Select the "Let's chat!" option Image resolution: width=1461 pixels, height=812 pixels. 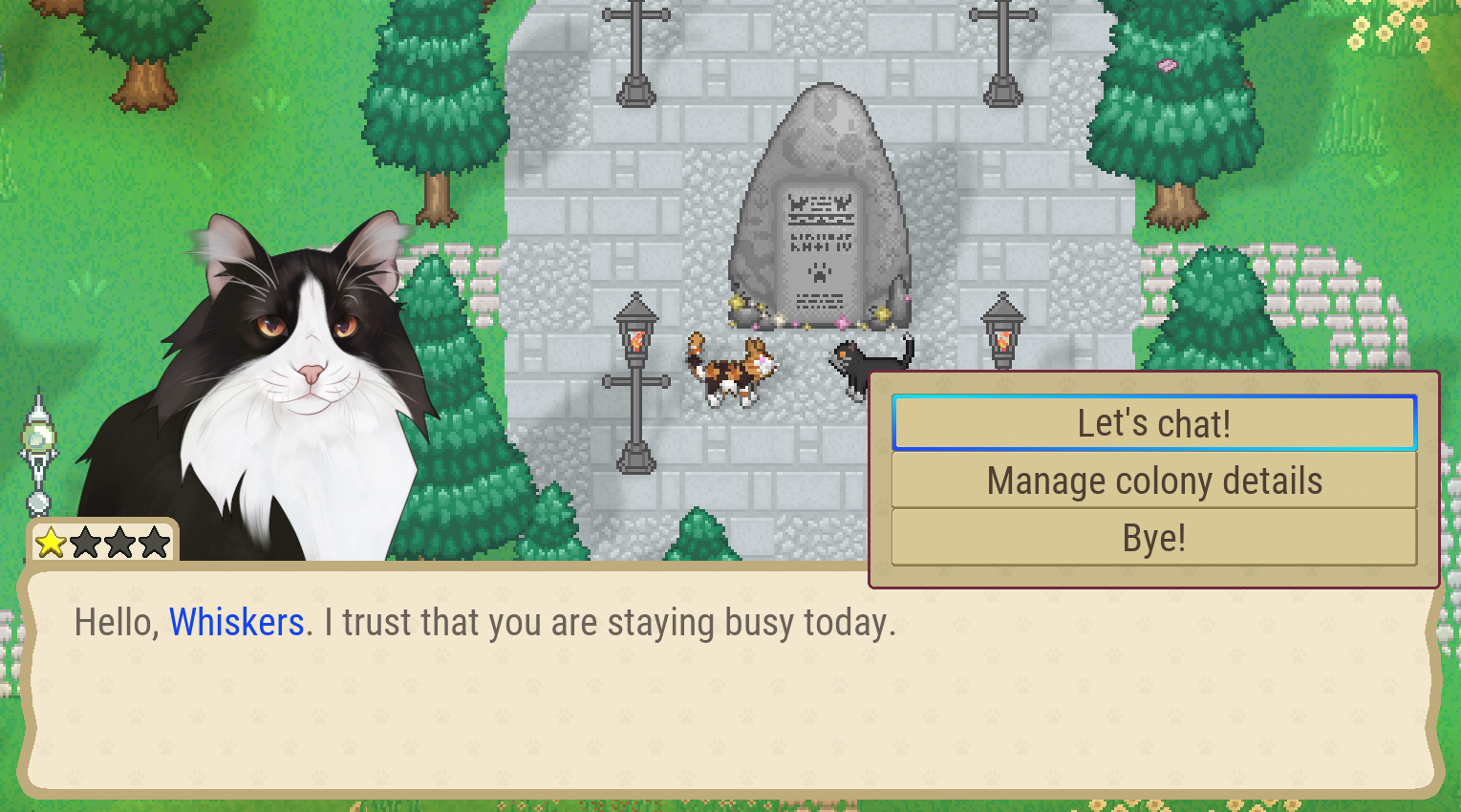[1152, 422]
